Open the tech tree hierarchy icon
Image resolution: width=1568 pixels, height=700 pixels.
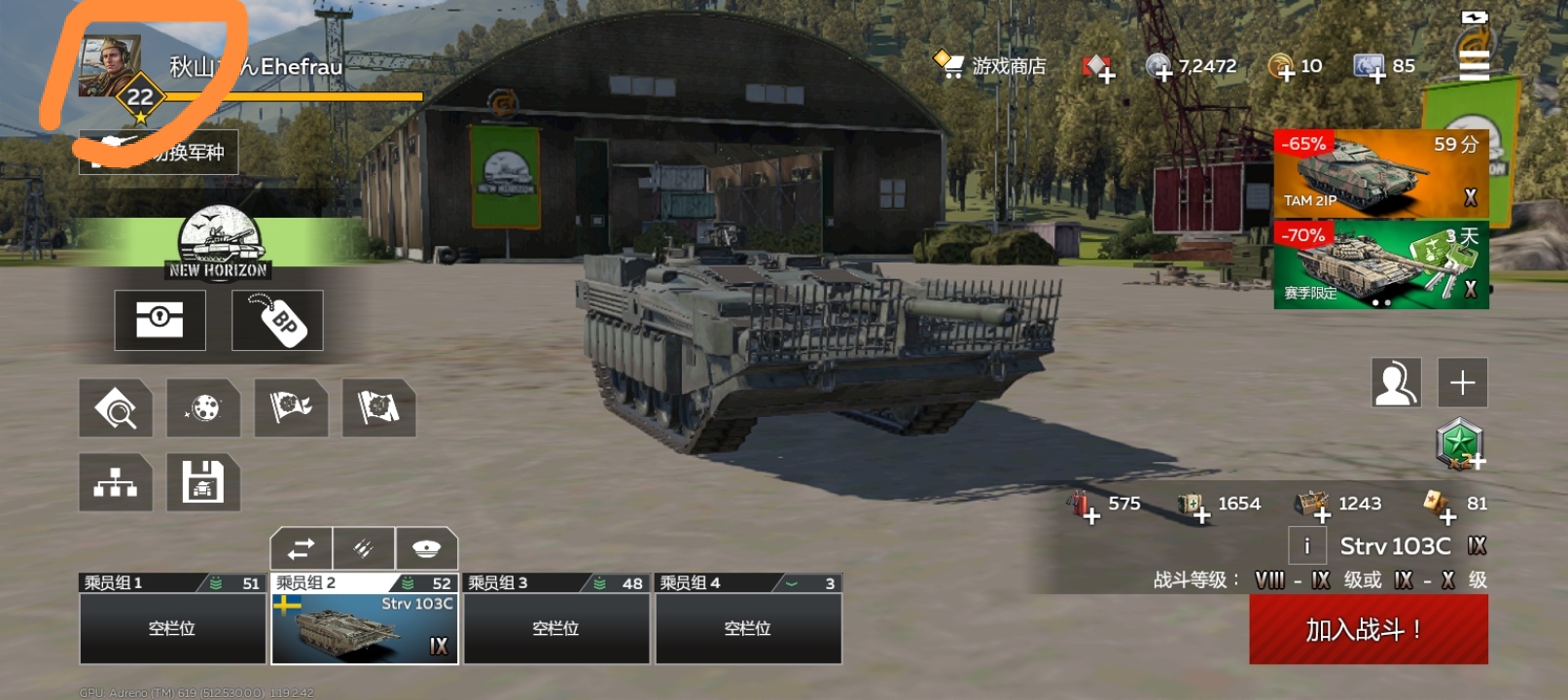[x=116, y=482]
